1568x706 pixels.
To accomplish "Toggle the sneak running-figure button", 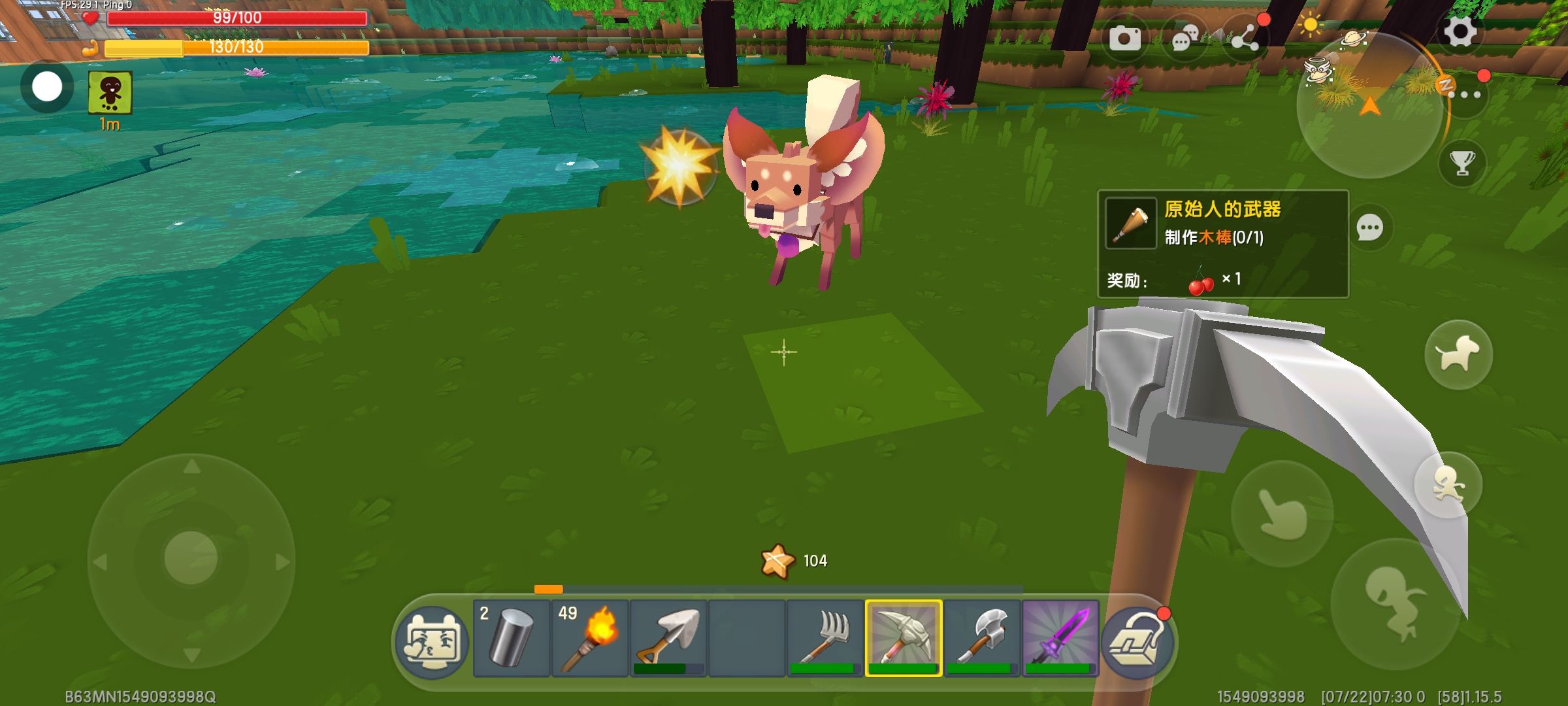I will coord(1448,485).
